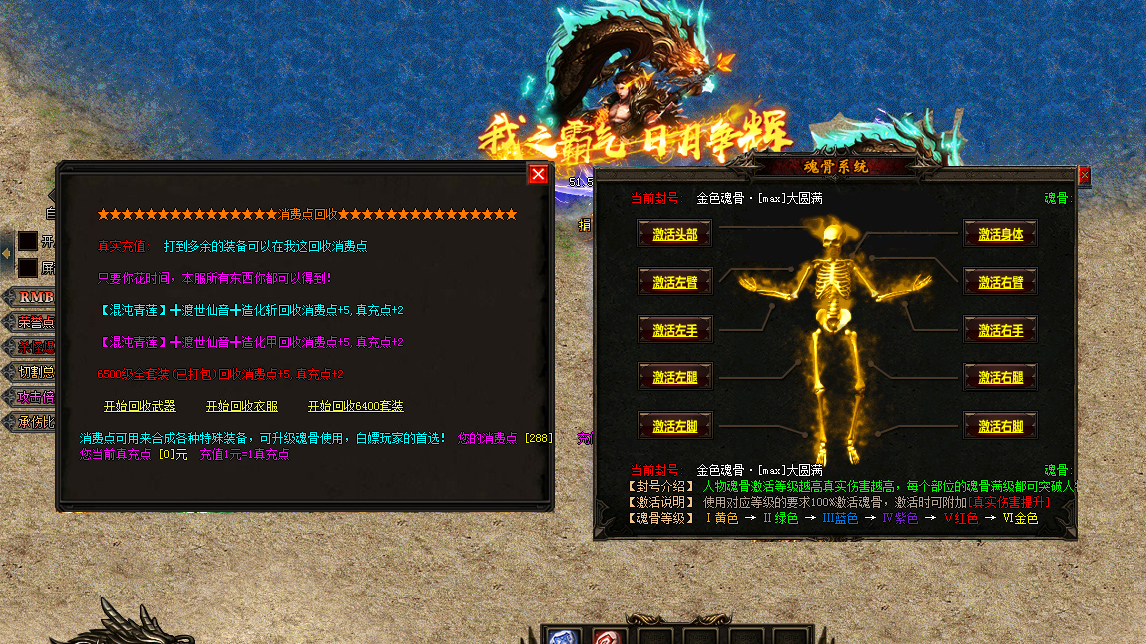Choose the 激活右腿 right leg button
The width and height of the screenshot is (1146, 644).
click(x=1000, y=377)
